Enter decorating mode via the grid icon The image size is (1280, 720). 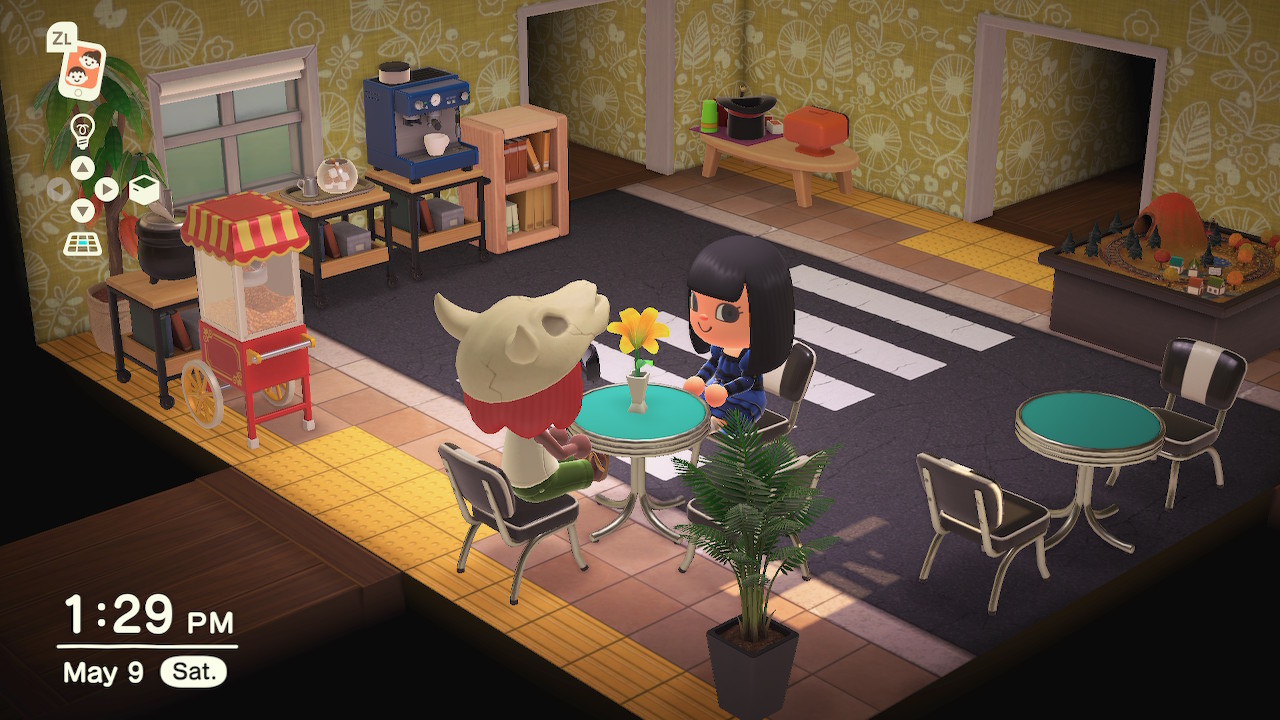(x=82, y=243)
